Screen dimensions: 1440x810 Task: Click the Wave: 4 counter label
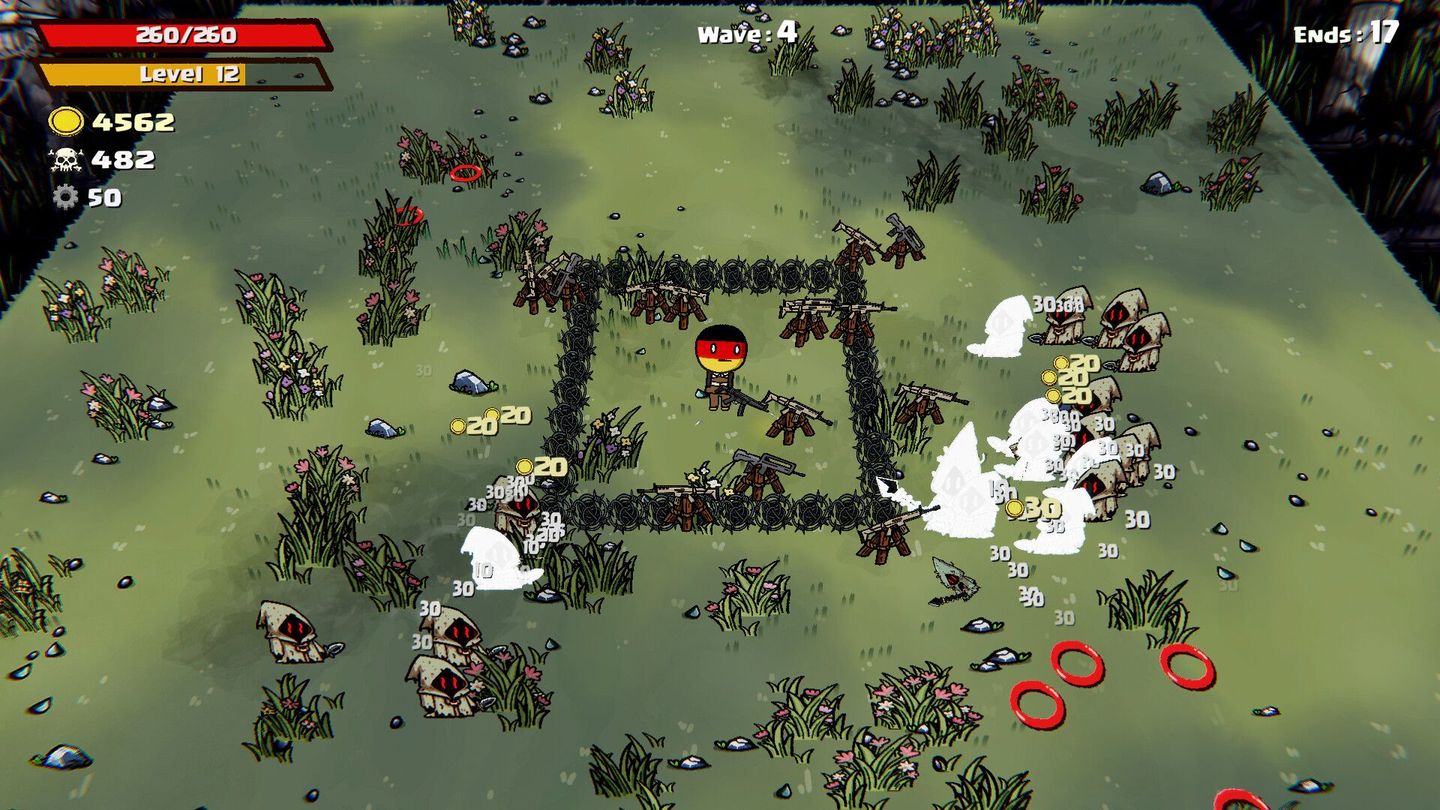point(750,32)
